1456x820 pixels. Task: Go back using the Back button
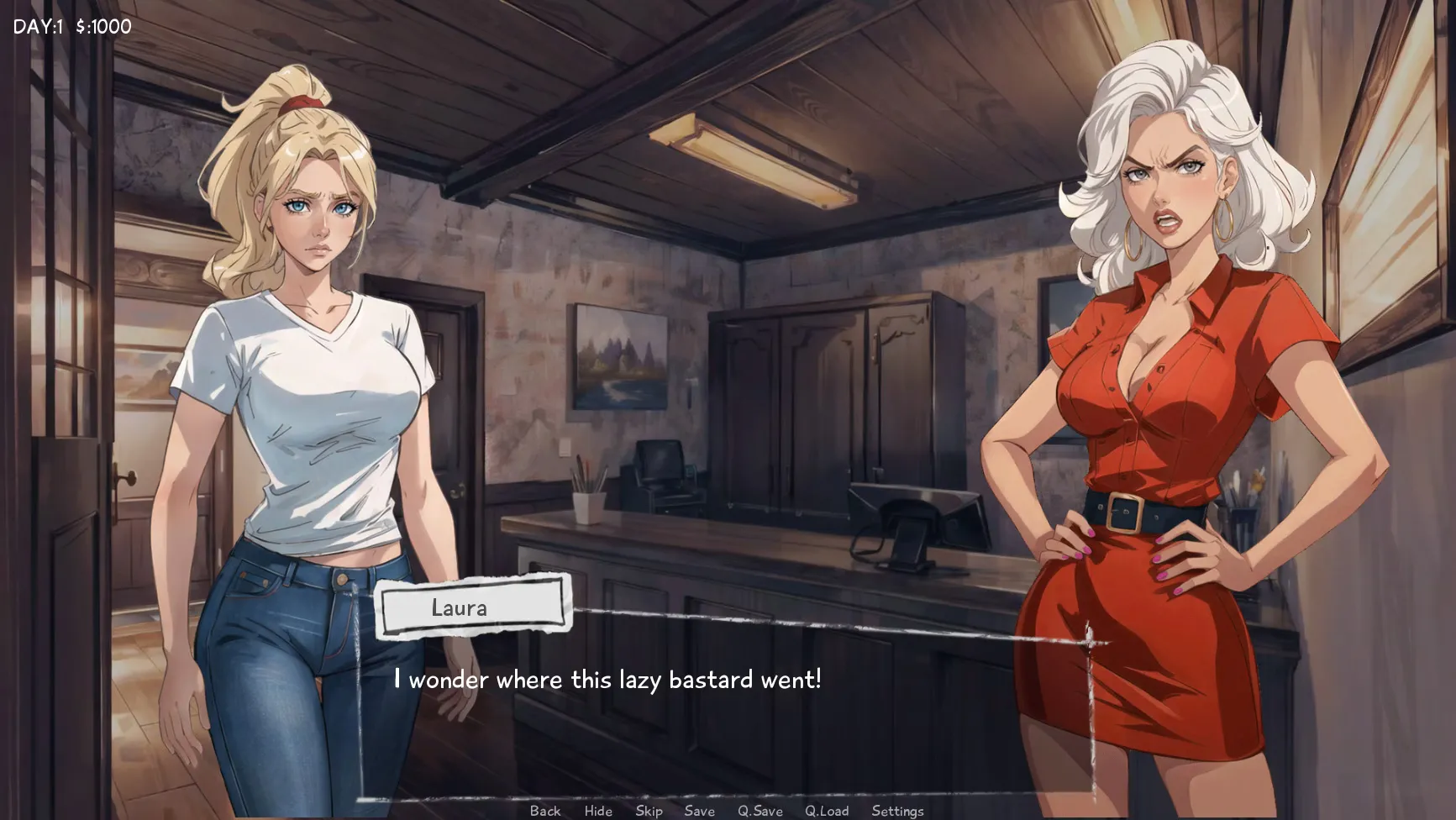tap(545, 811)
